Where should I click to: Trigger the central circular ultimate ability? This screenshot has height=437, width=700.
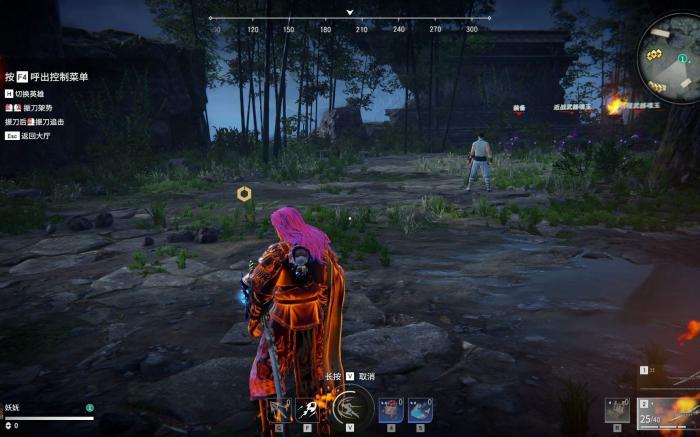(x=351, y=407)
